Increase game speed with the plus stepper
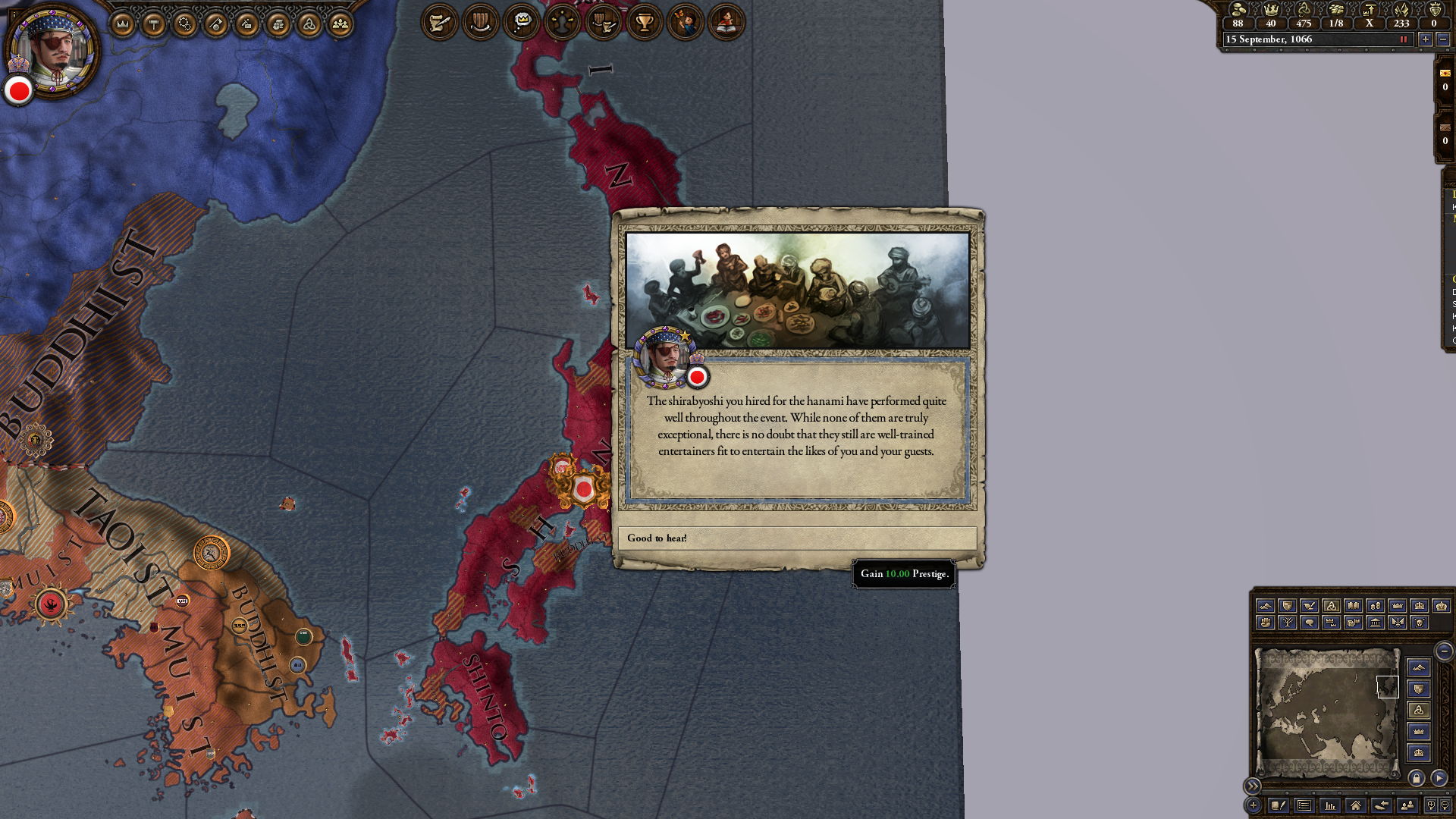The width and height of the screenshot is (1456, 819). pos(1426,39)
